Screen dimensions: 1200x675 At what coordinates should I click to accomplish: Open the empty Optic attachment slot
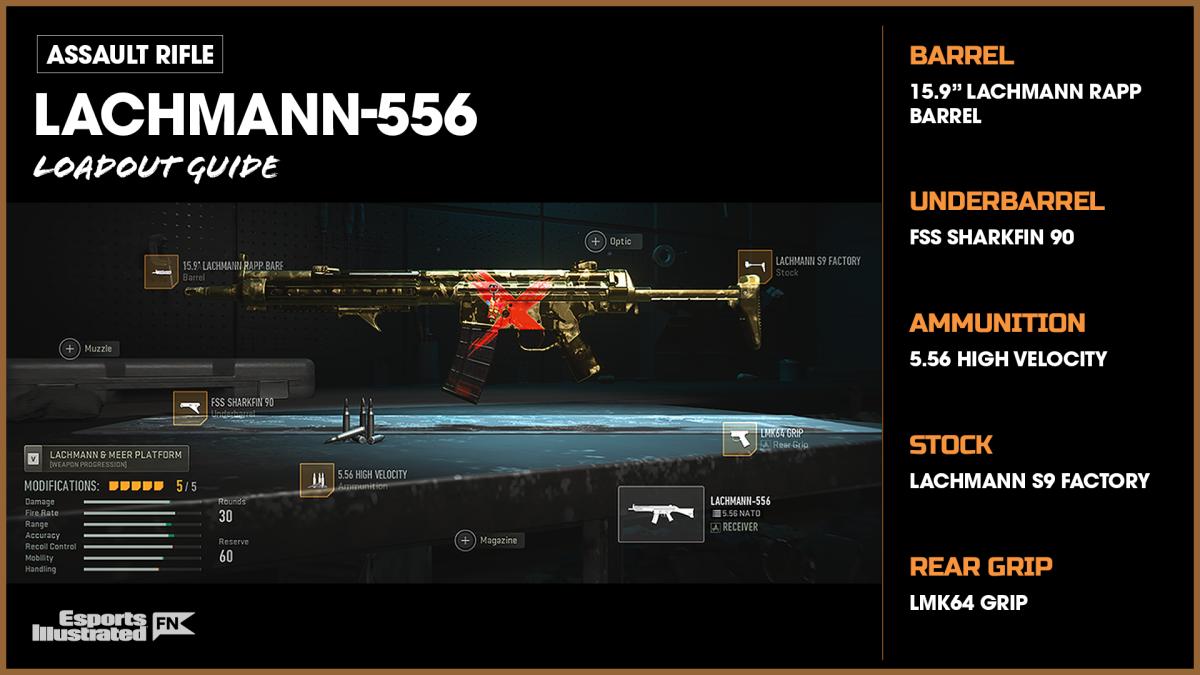(596, 241)
